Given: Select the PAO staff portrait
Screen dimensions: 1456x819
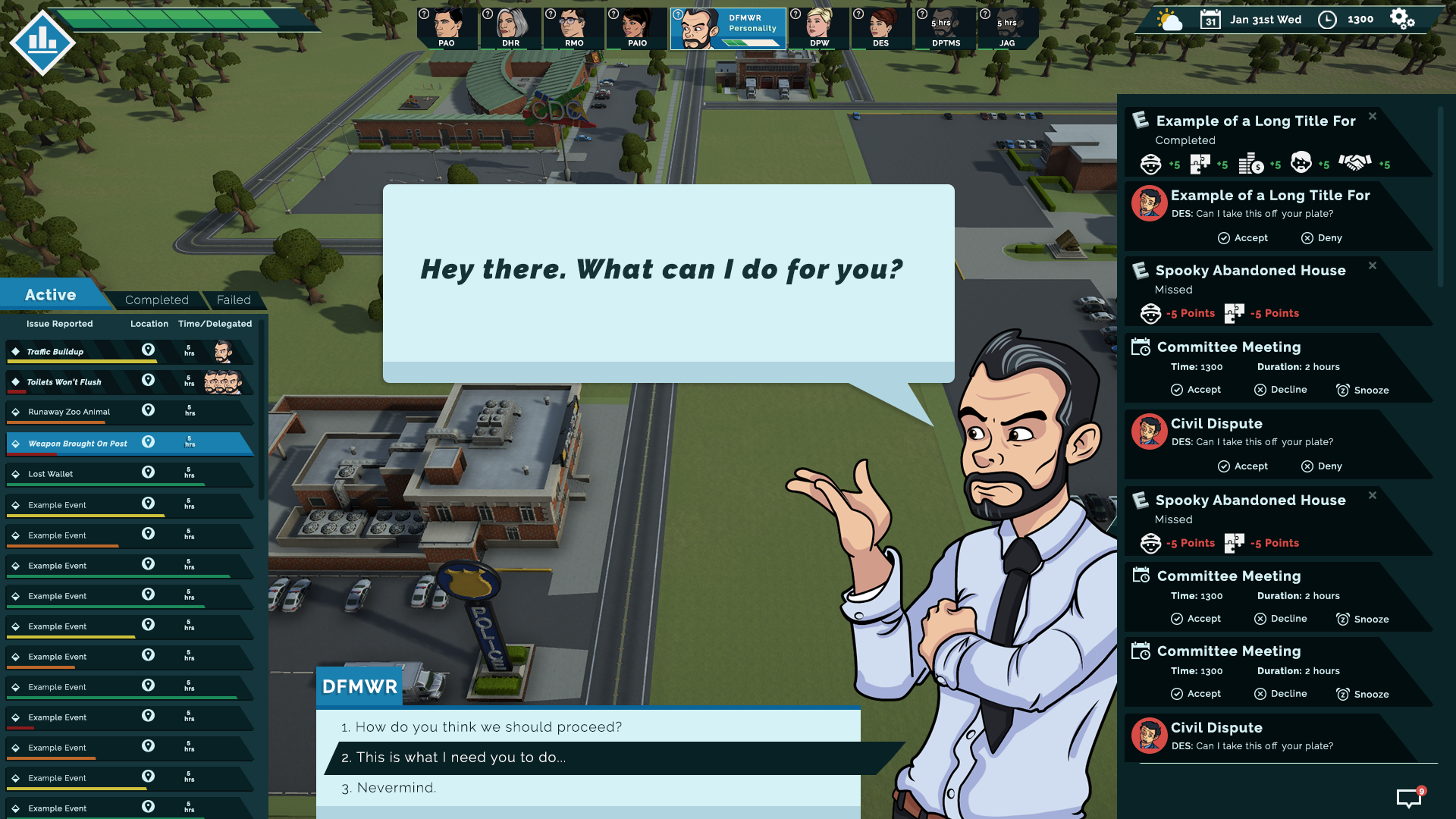Looking at the screenshot, I should click(x=447, y=28).
